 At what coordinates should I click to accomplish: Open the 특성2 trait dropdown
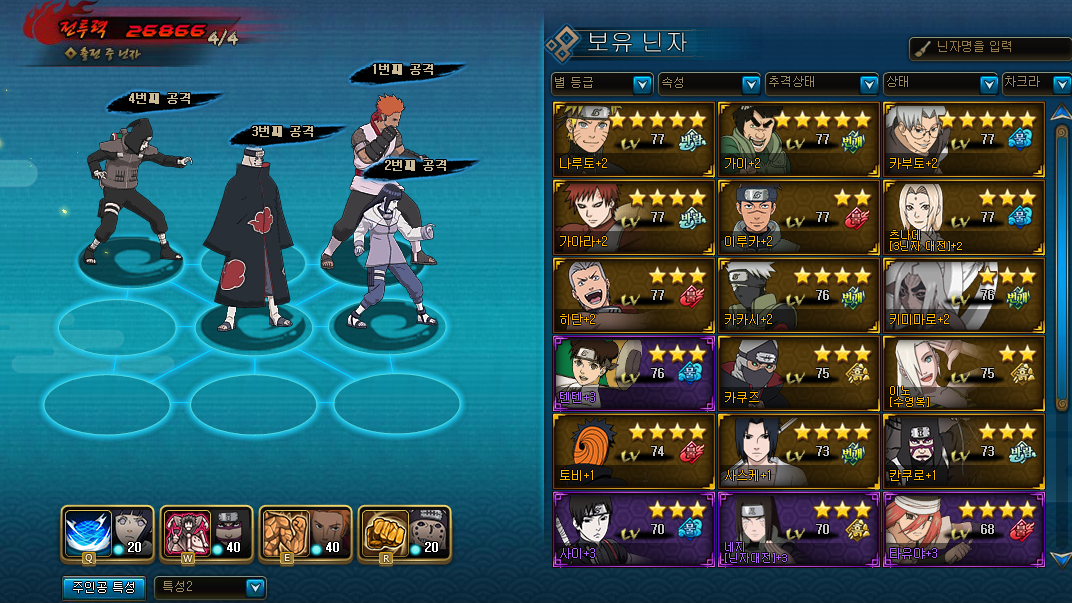210,587
